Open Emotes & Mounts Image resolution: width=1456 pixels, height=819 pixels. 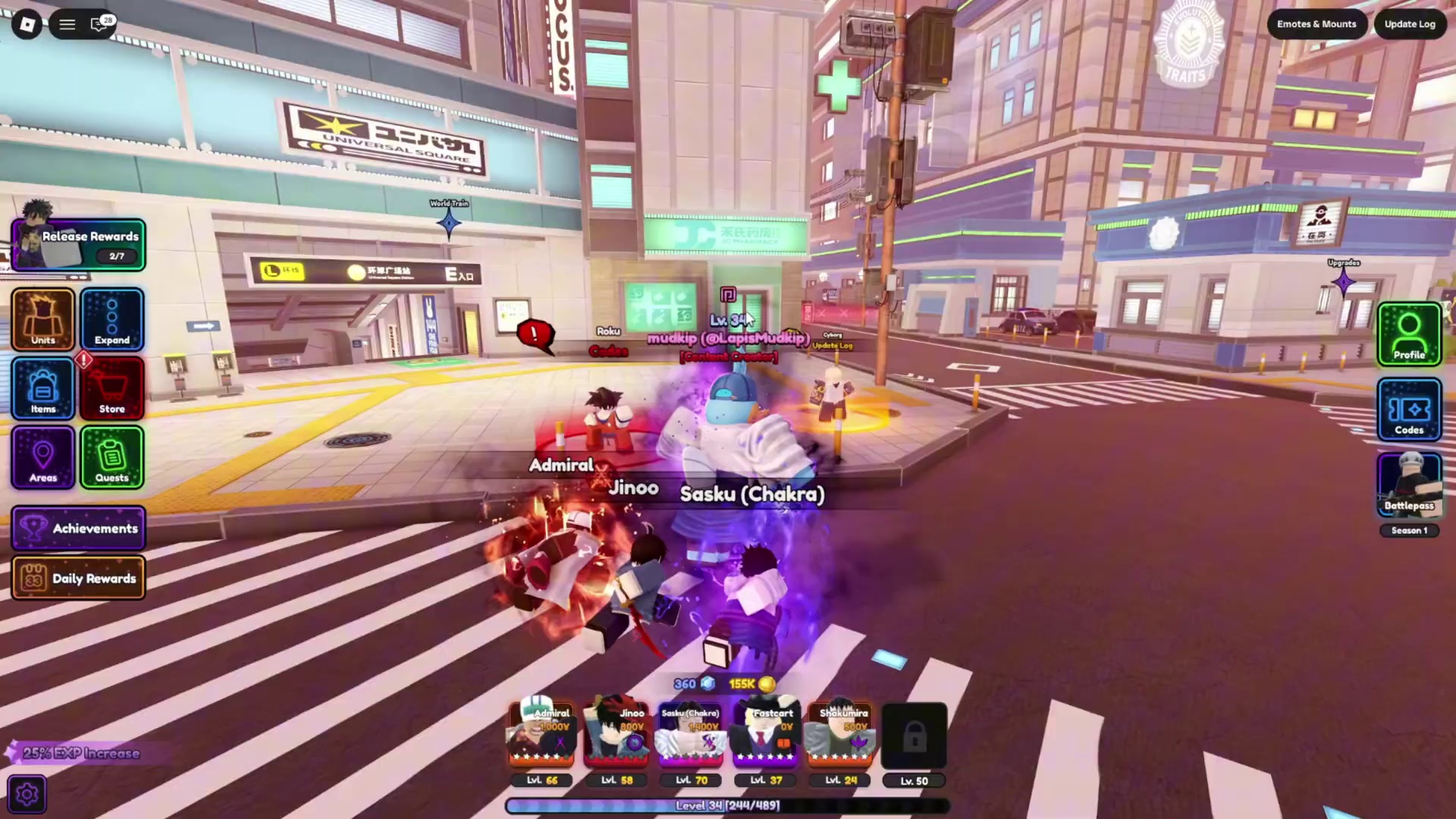pos(1316,24)
